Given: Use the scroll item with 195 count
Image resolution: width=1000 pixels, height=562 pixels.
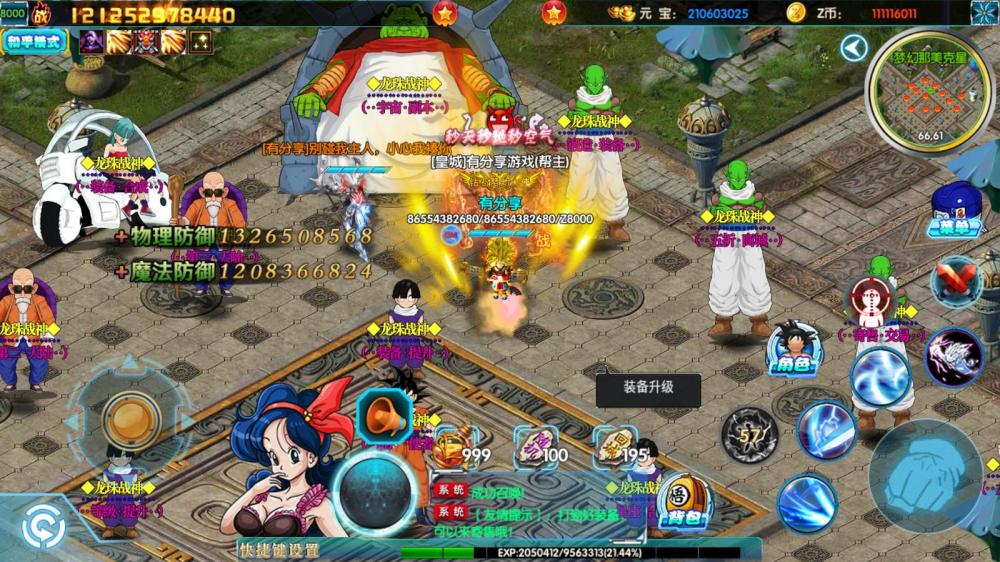Looking at the screenshot, I should click(x=617, y=446).
